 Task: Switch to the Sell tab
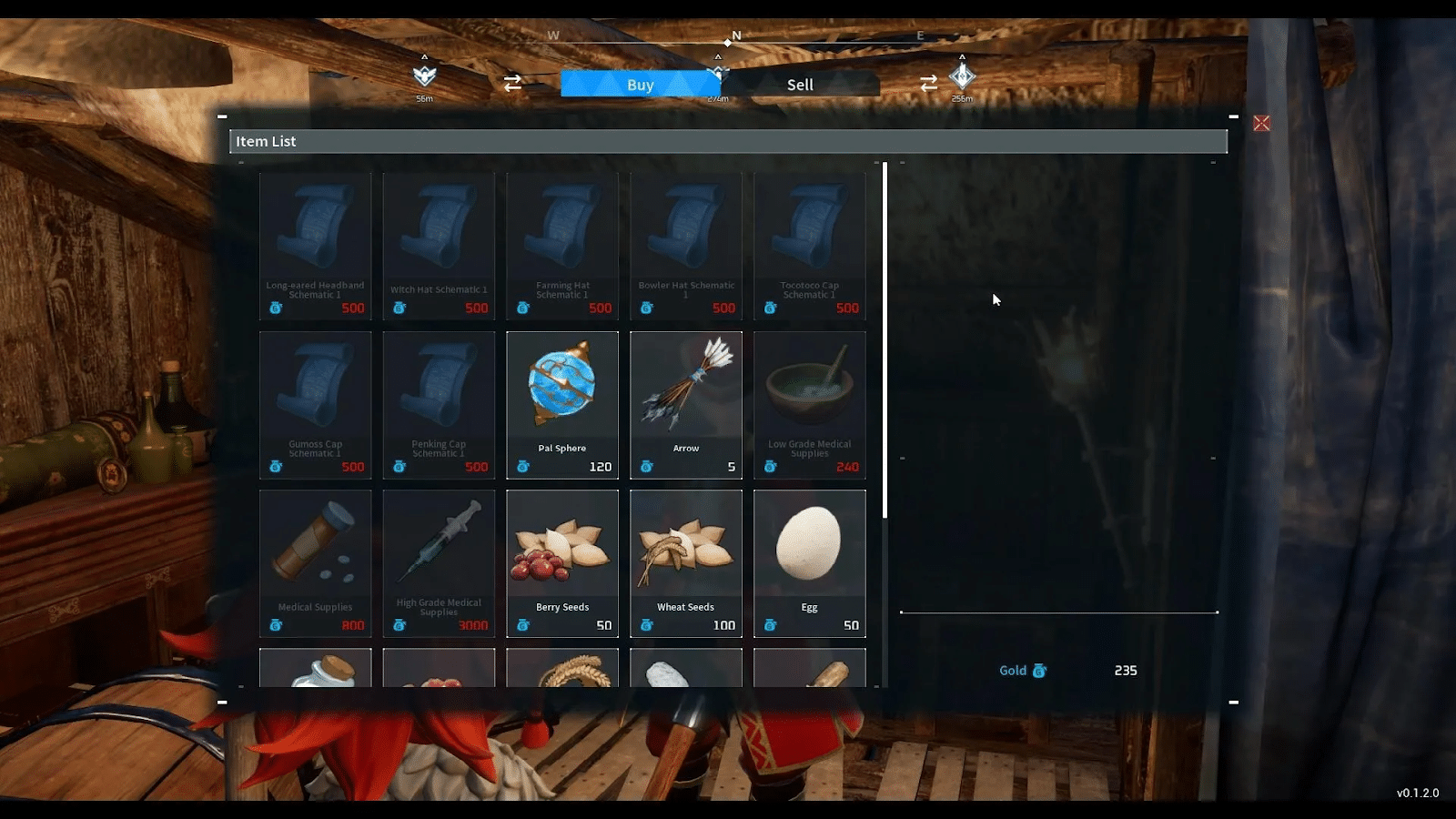click(x=799, y=85)
